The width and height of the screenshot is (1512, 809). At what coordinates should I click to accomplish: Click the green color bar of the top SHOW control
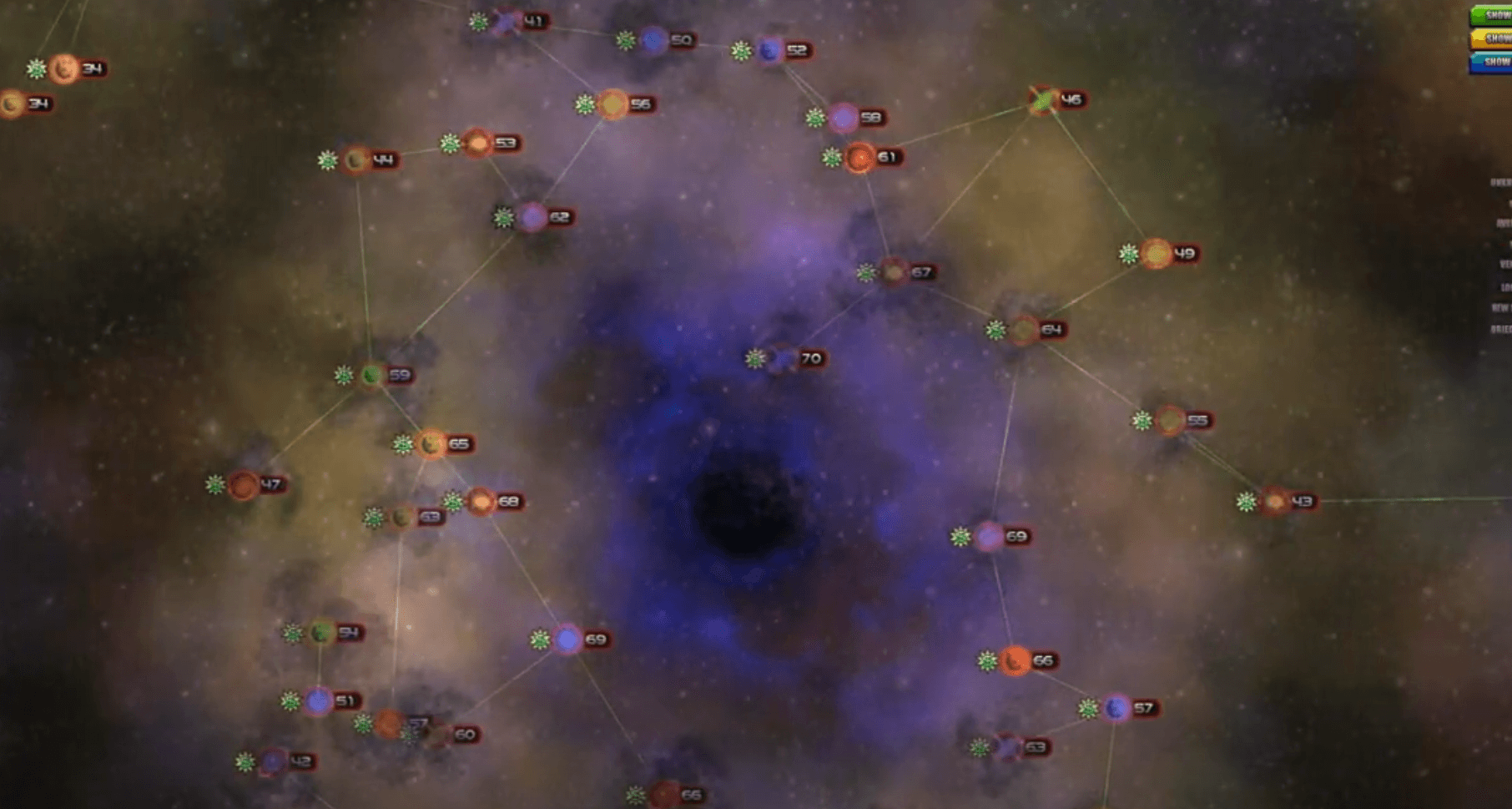(1477, 13)
